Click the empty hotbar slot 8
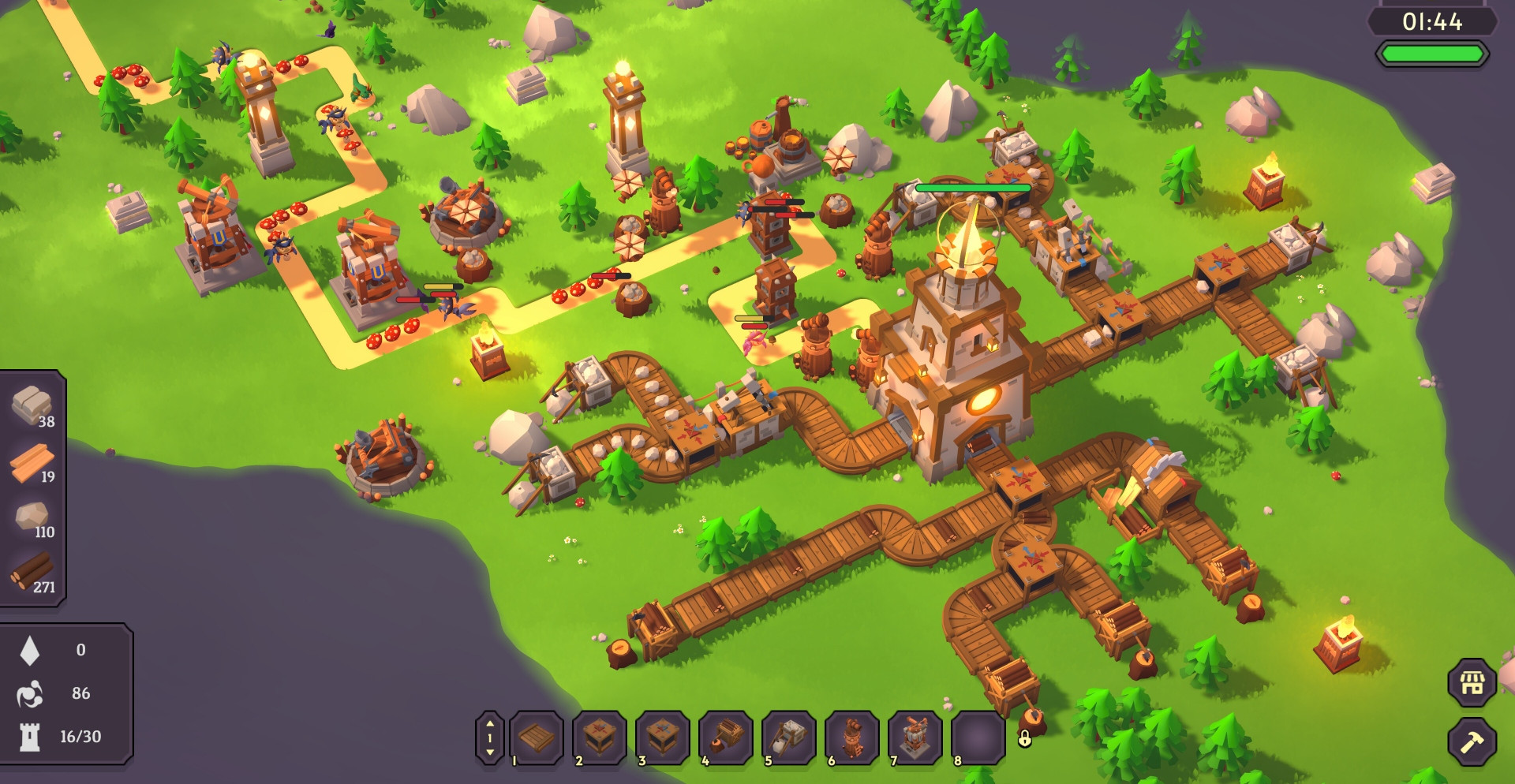 [x=978, y=738]
